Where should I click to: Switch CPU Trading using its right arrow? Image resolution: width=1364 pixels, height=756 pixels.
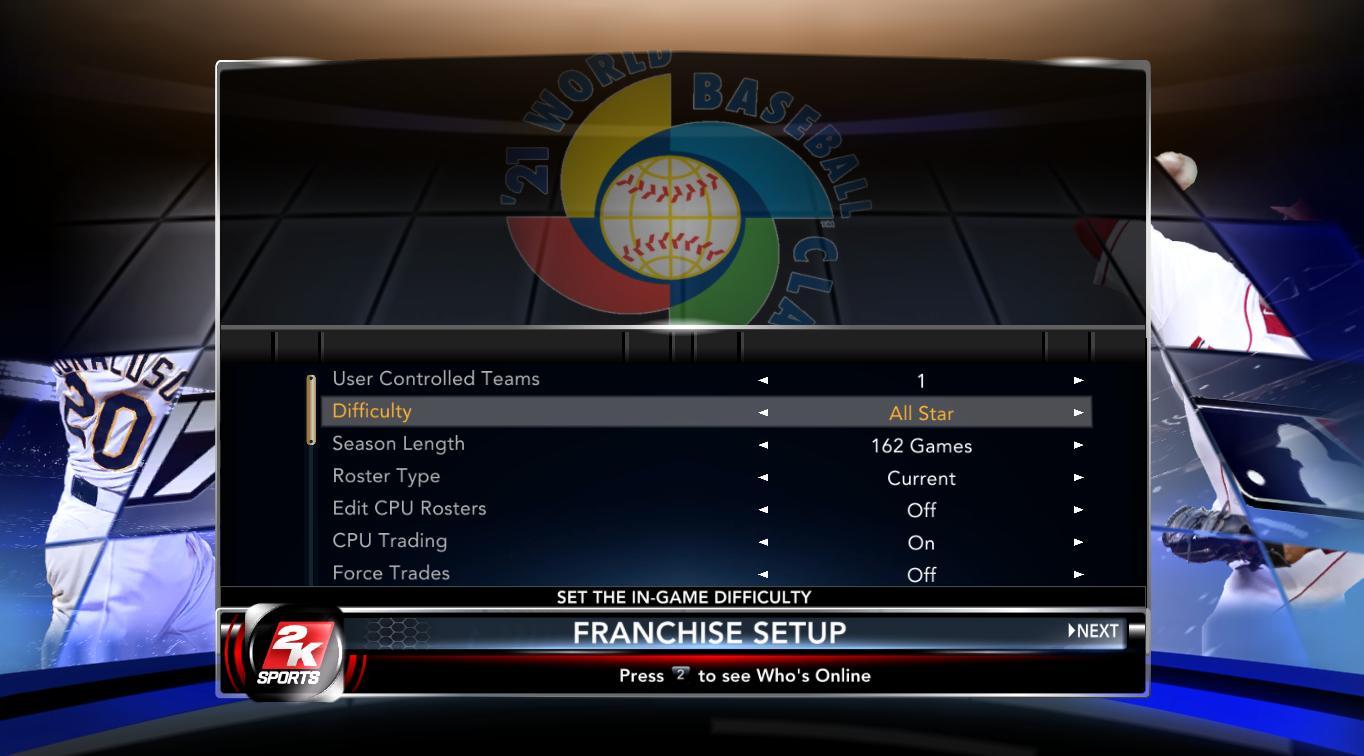coord(1078,542)
